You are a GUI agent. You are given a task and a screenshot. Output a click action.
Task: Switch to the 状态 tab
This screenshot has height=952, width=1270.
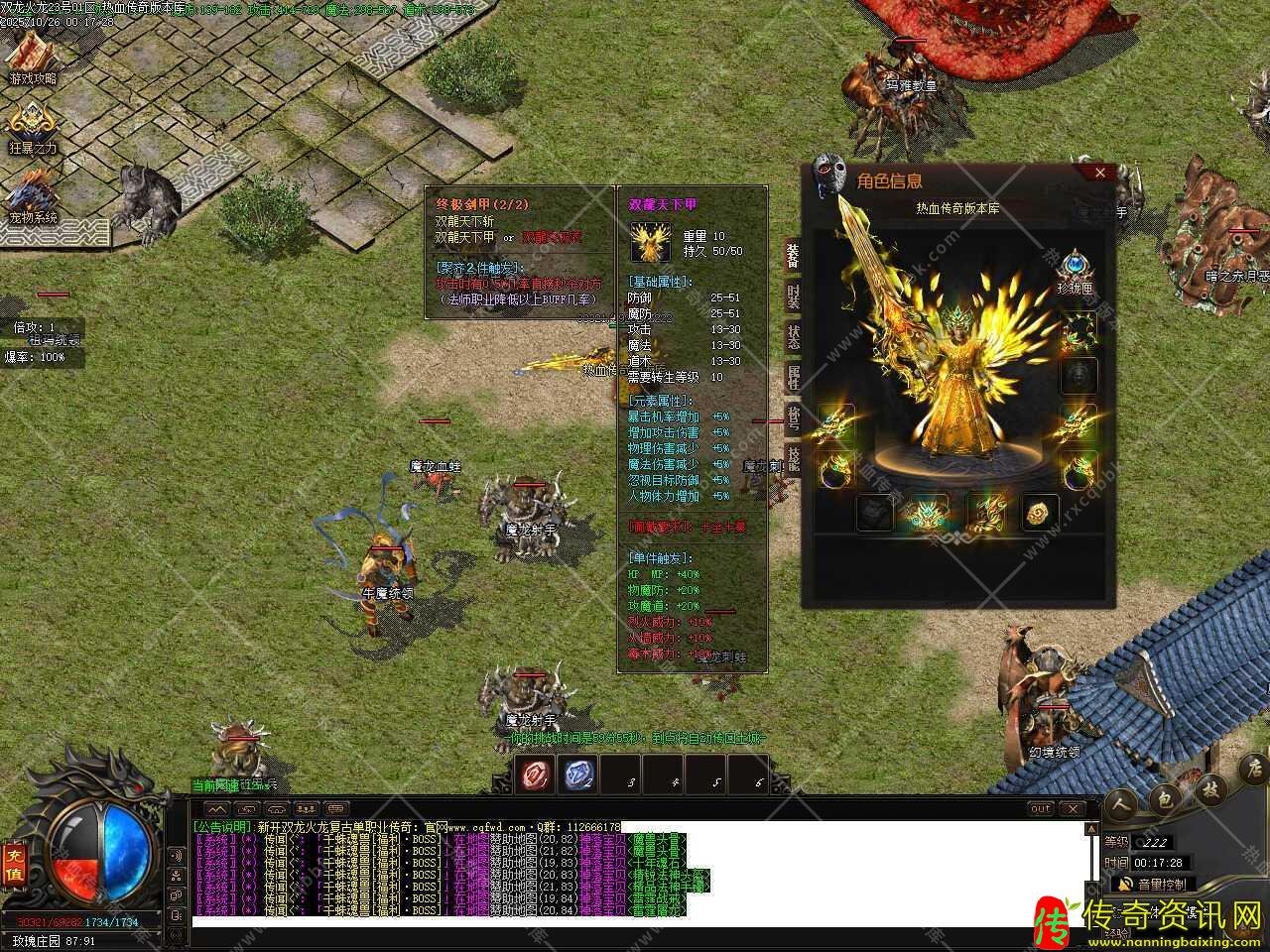(x=793, y=336)
